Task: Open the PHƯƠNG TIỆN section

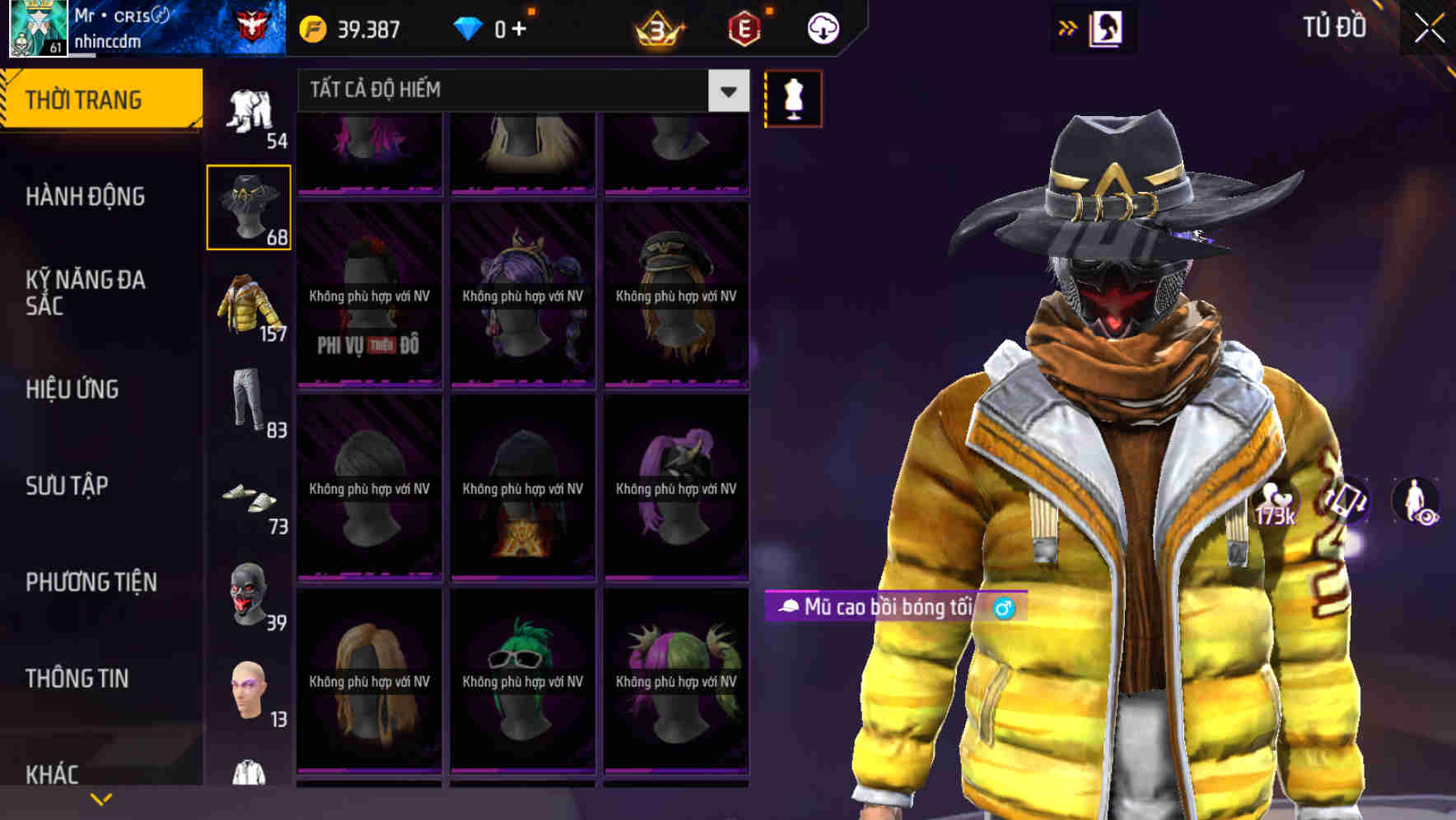Action: click(x=91, y=581)
